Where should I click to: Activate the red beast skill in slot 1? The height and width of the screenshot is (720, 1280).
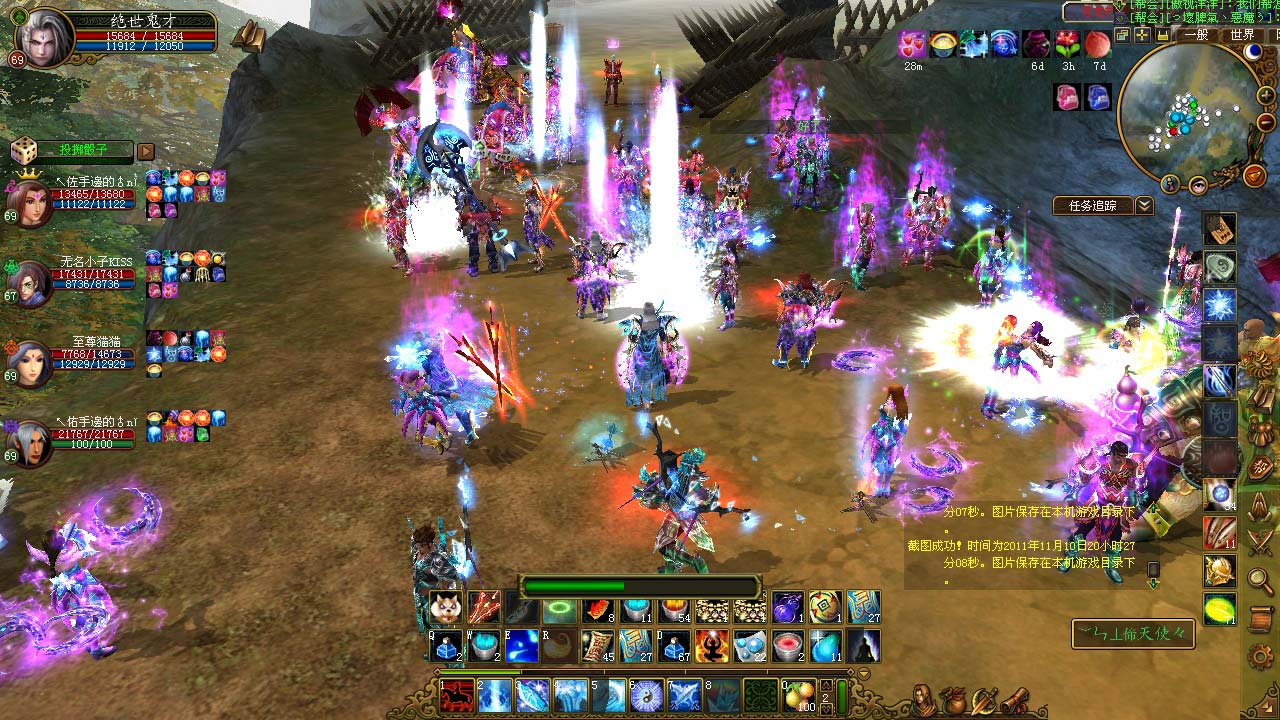pos(457,694)
